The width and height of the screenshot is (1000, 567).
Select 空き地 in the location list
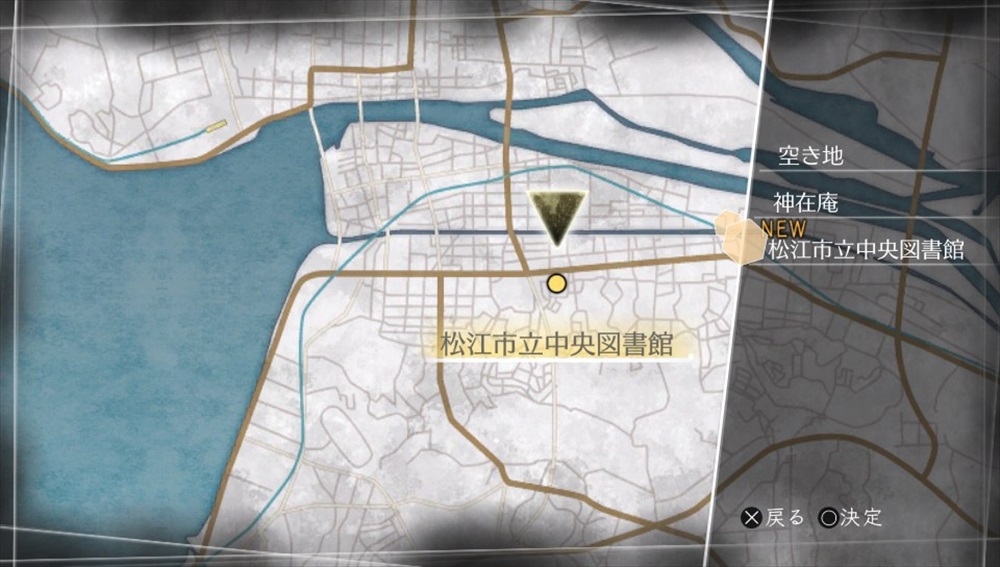click(811, 156)
